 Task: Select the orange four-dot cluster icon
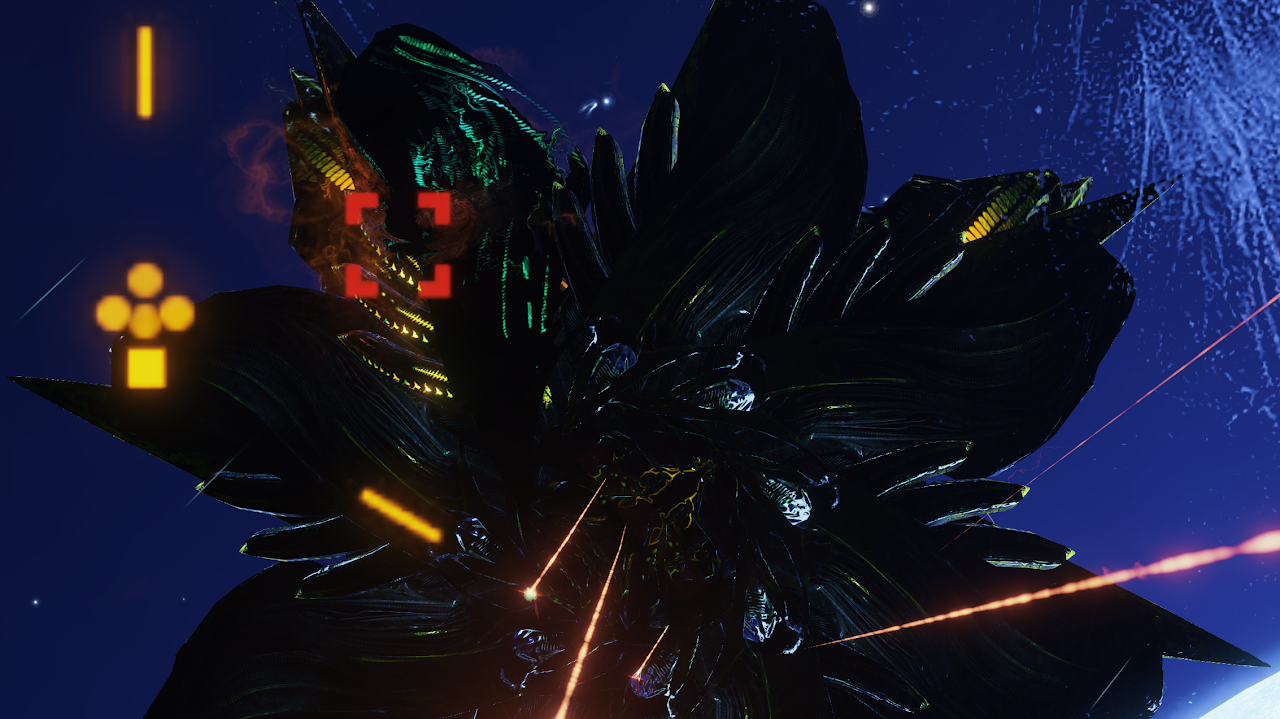[x=145, y=303]
